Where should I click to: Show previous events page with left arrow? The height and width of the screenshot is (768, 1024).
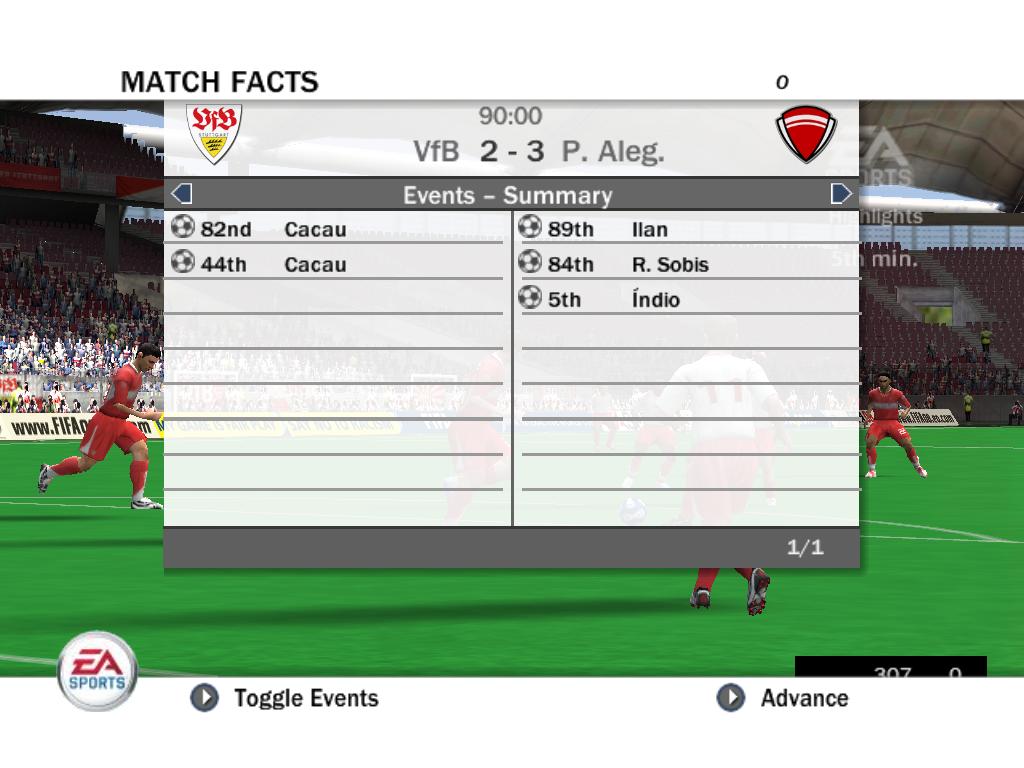pyautogui.click(x=181, y=194)
